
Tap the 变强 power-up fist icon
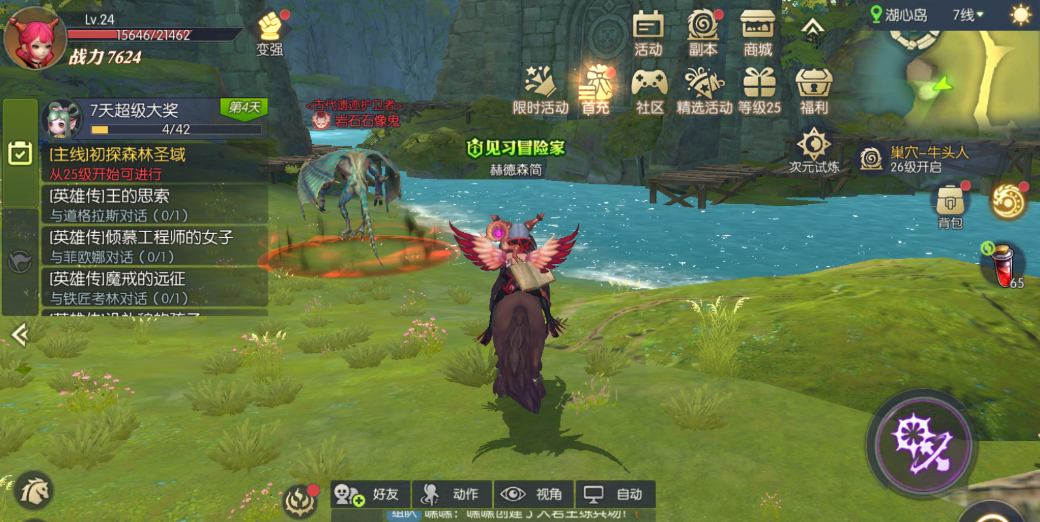(x=270, y=31)
